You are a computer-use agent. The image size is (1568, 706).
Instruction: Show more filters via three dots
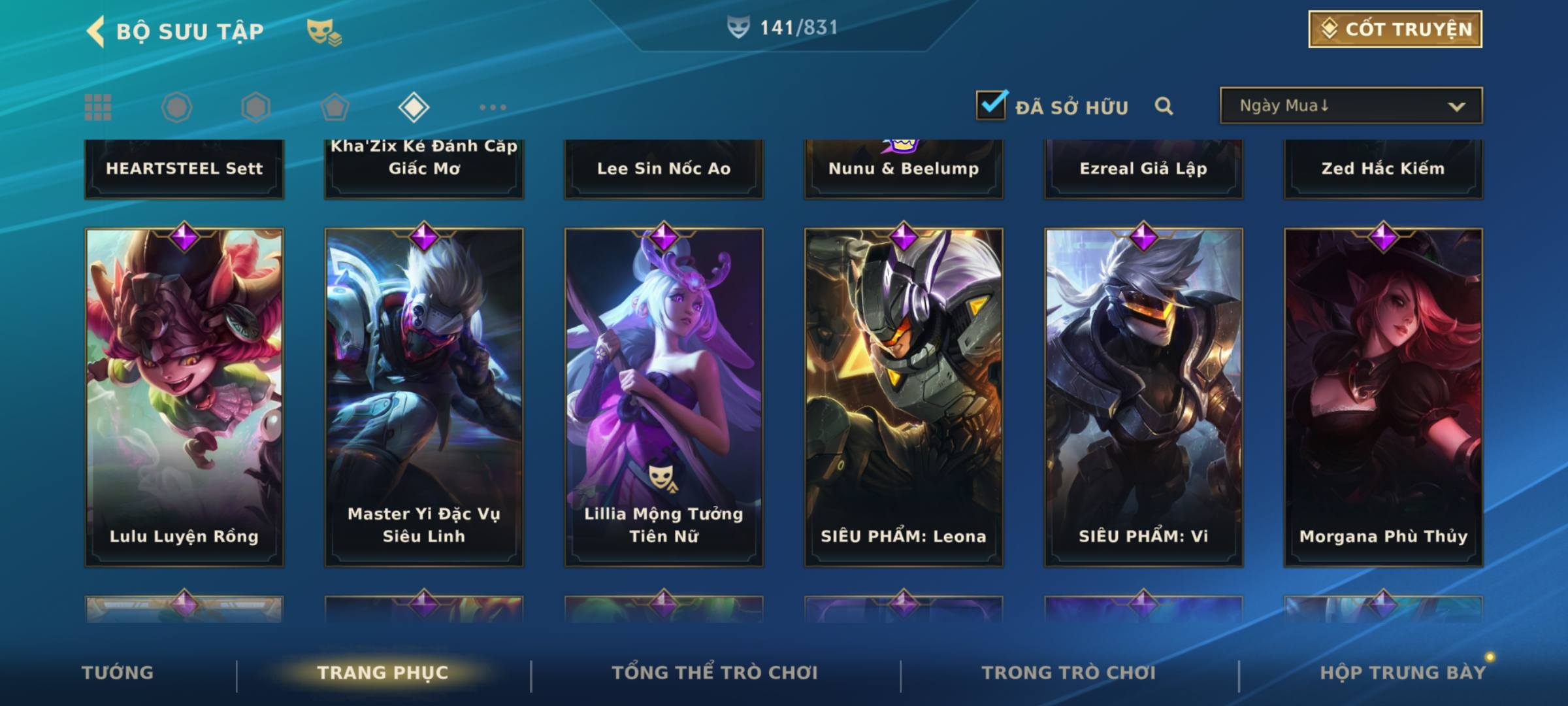click(493, 107)
